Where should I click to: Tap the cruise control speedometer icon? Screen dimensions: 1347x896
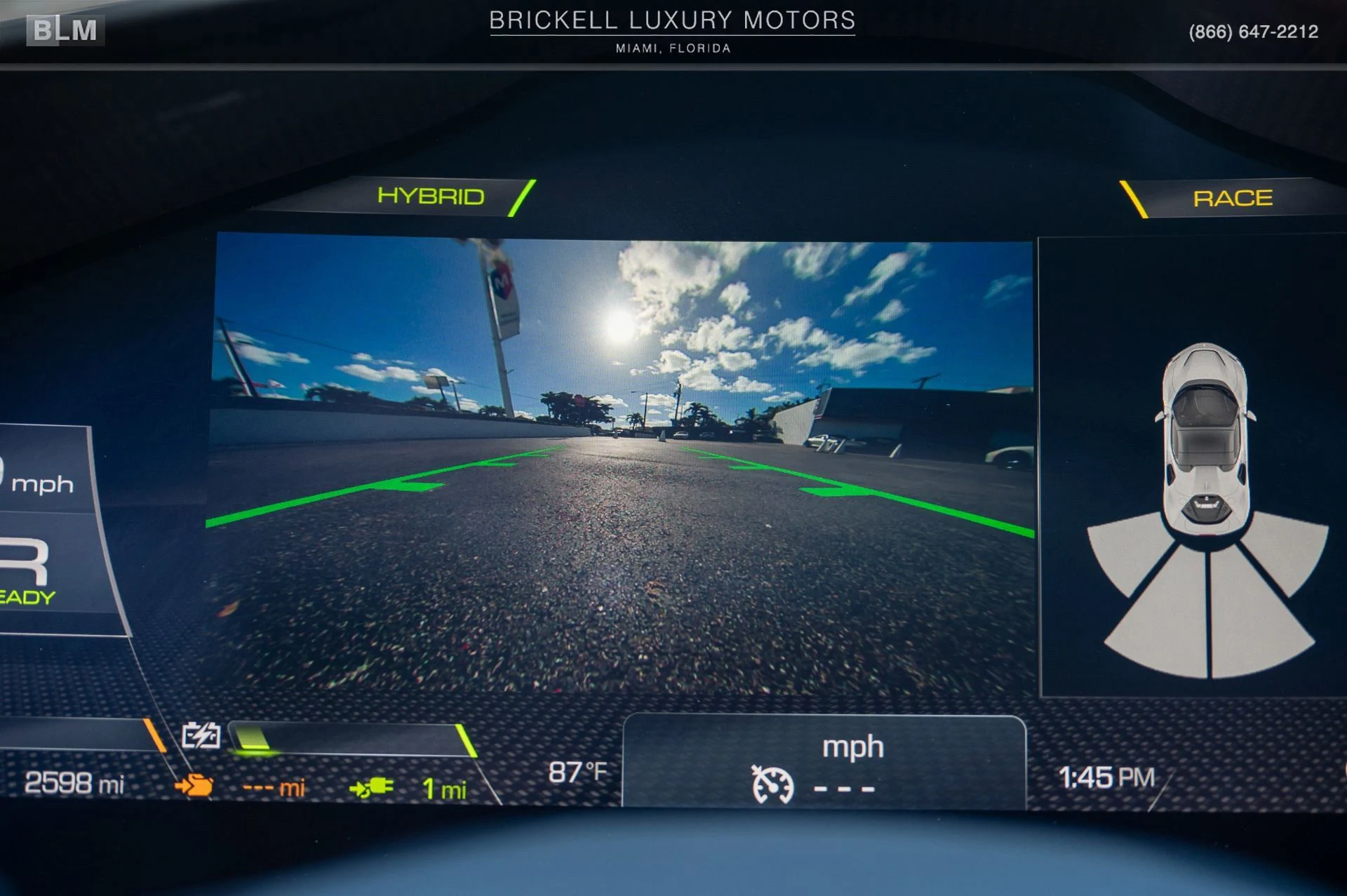772,784
